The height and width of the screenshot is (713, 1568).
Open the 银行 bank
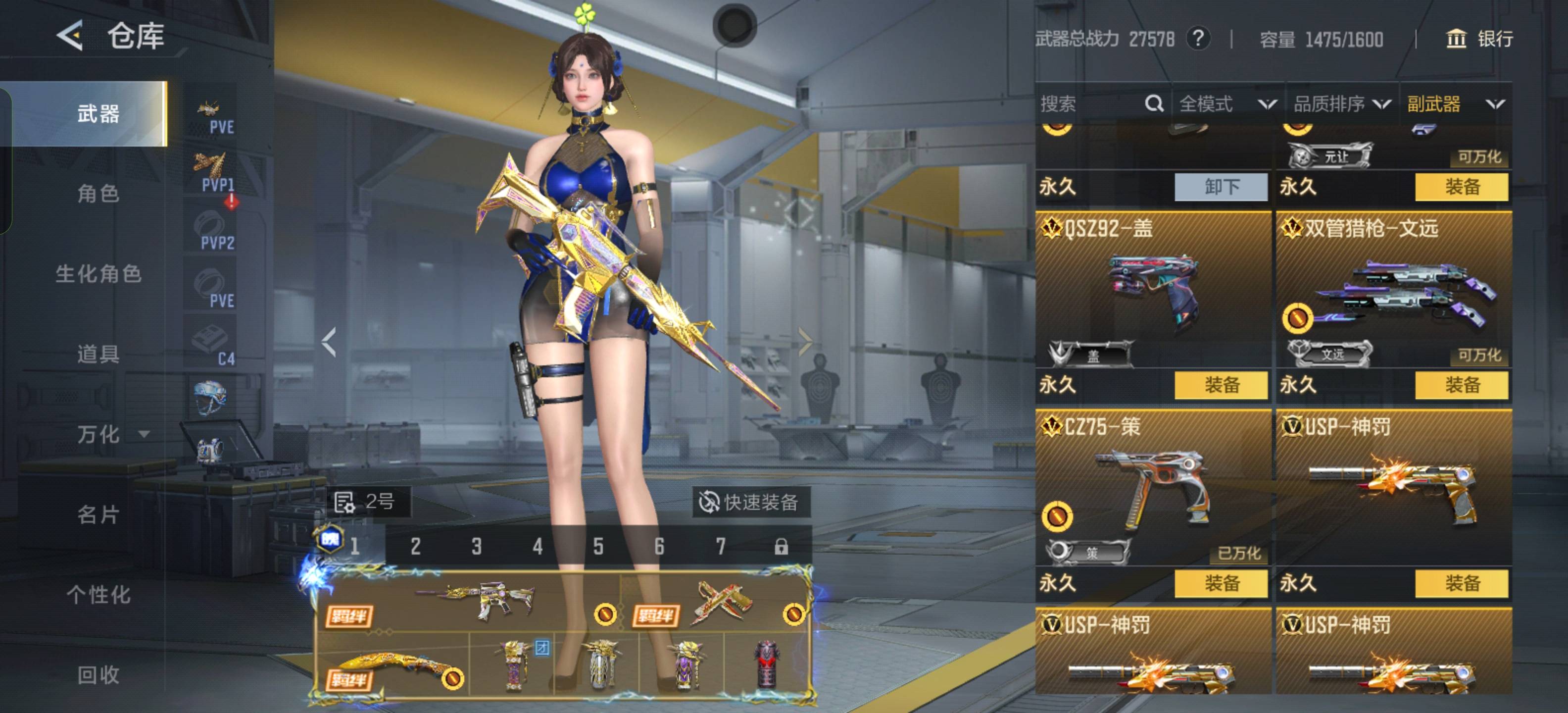coord(1479,39)
